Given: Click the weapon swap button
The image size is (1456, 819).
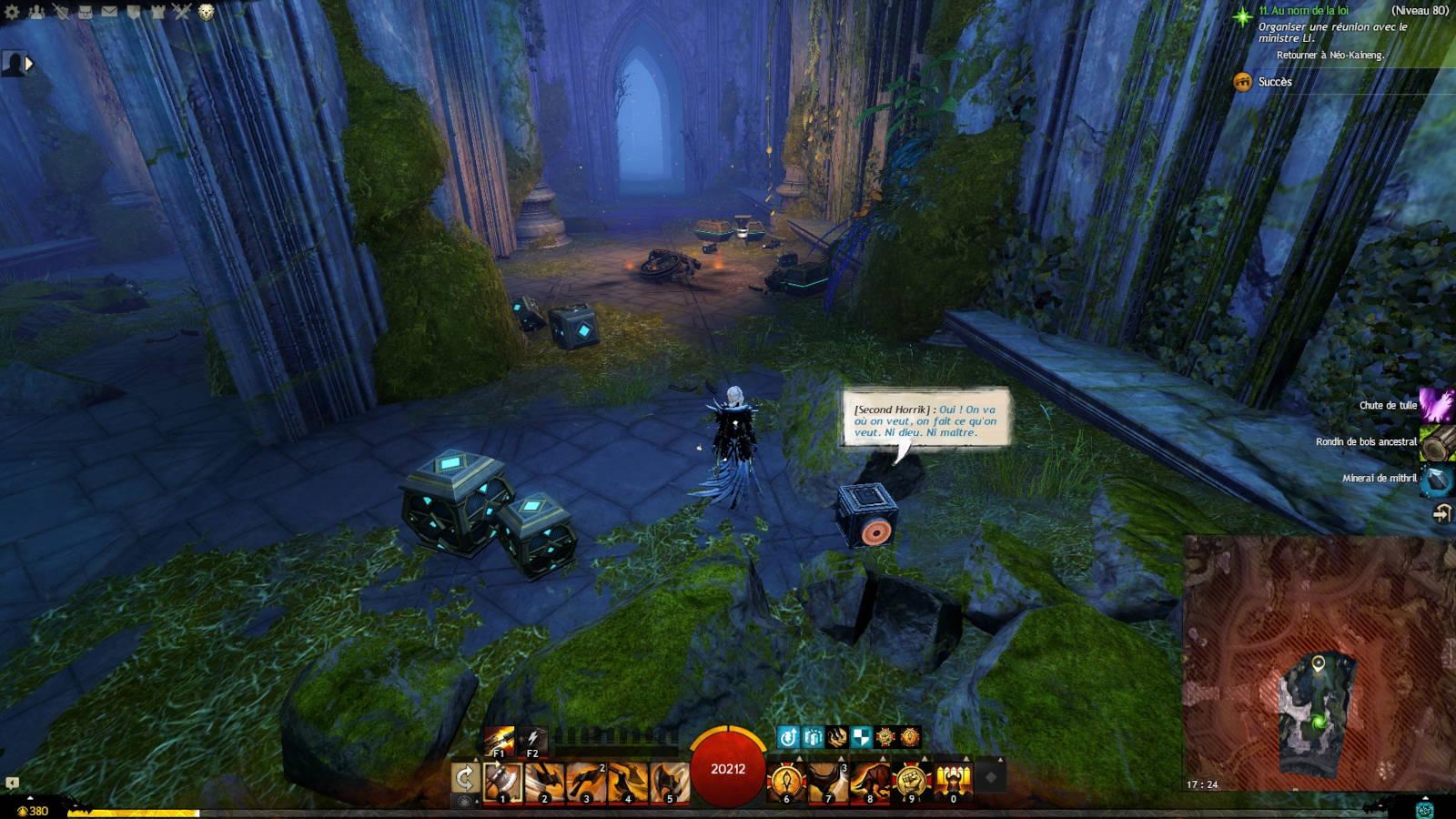Looking at the screenshot, I should tap(465, 779).
